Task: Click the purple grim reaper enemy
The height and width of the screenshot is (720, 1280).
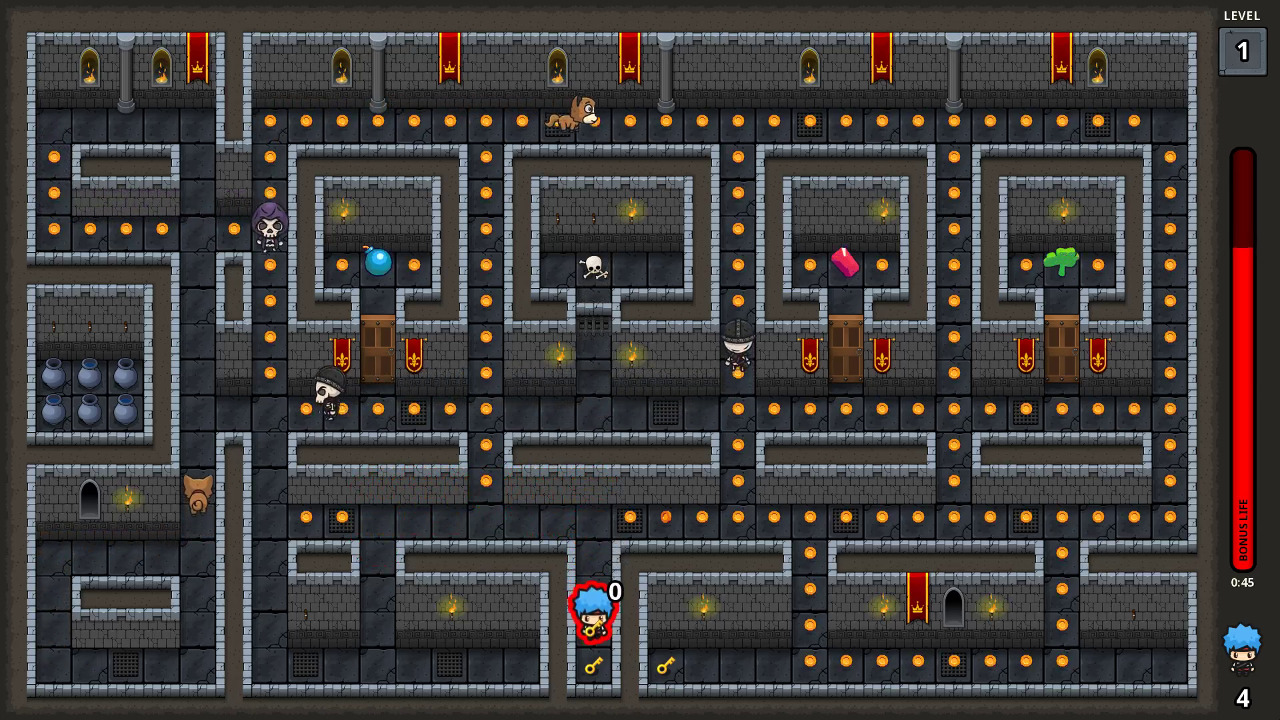Action: 267,228
